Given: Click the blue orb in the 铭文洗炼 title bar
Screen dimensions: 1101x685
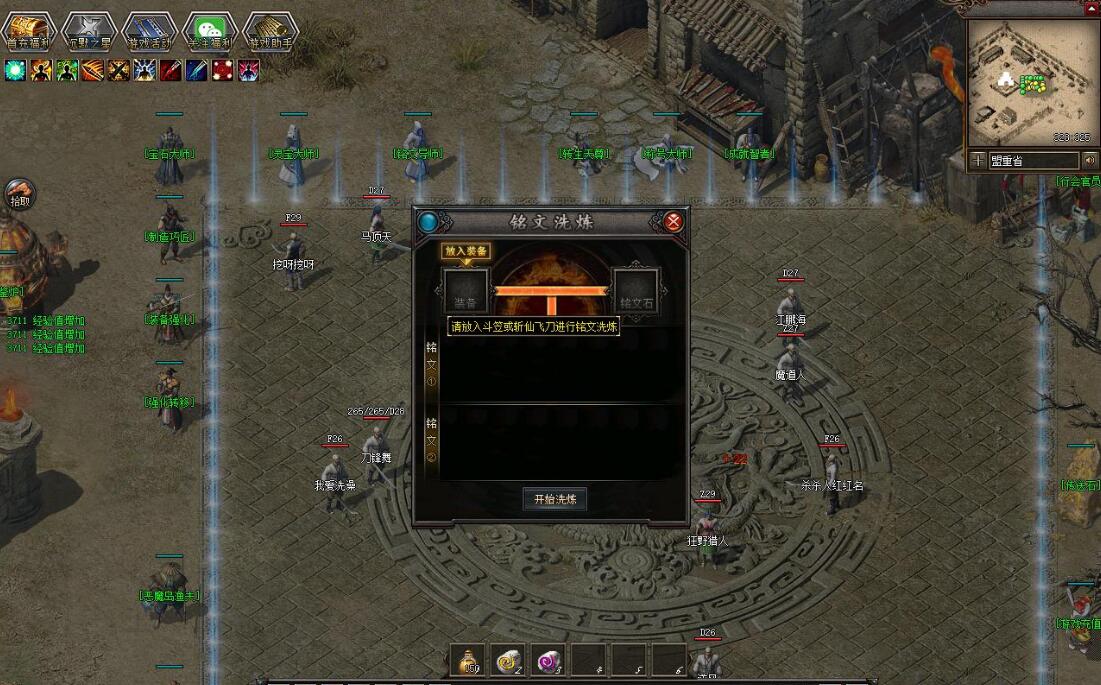Looking at the screenshot, I should point(429,222).
